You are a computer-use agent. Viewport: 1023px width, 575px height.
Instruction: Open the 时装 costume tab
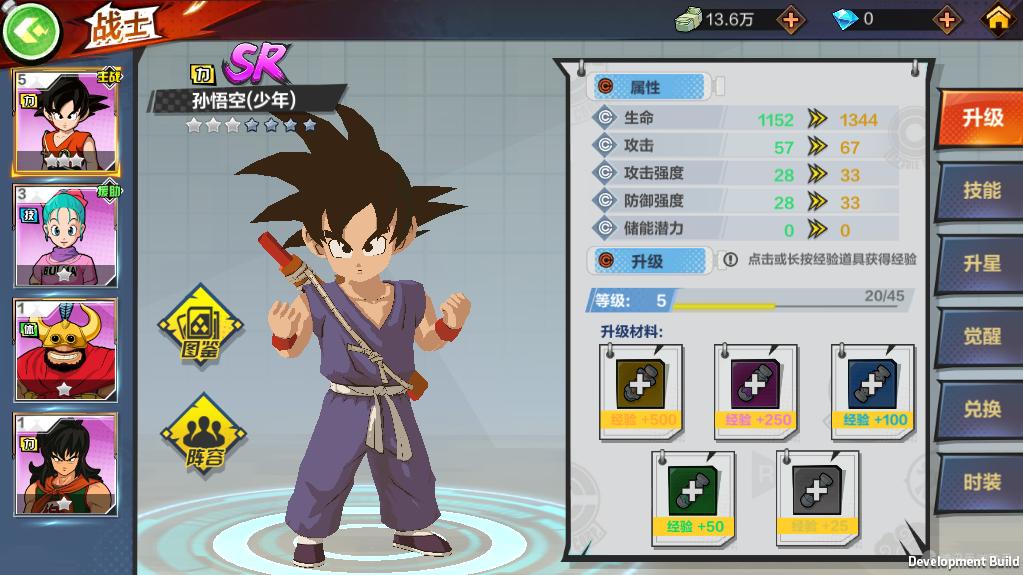click(x=981, y=482)
